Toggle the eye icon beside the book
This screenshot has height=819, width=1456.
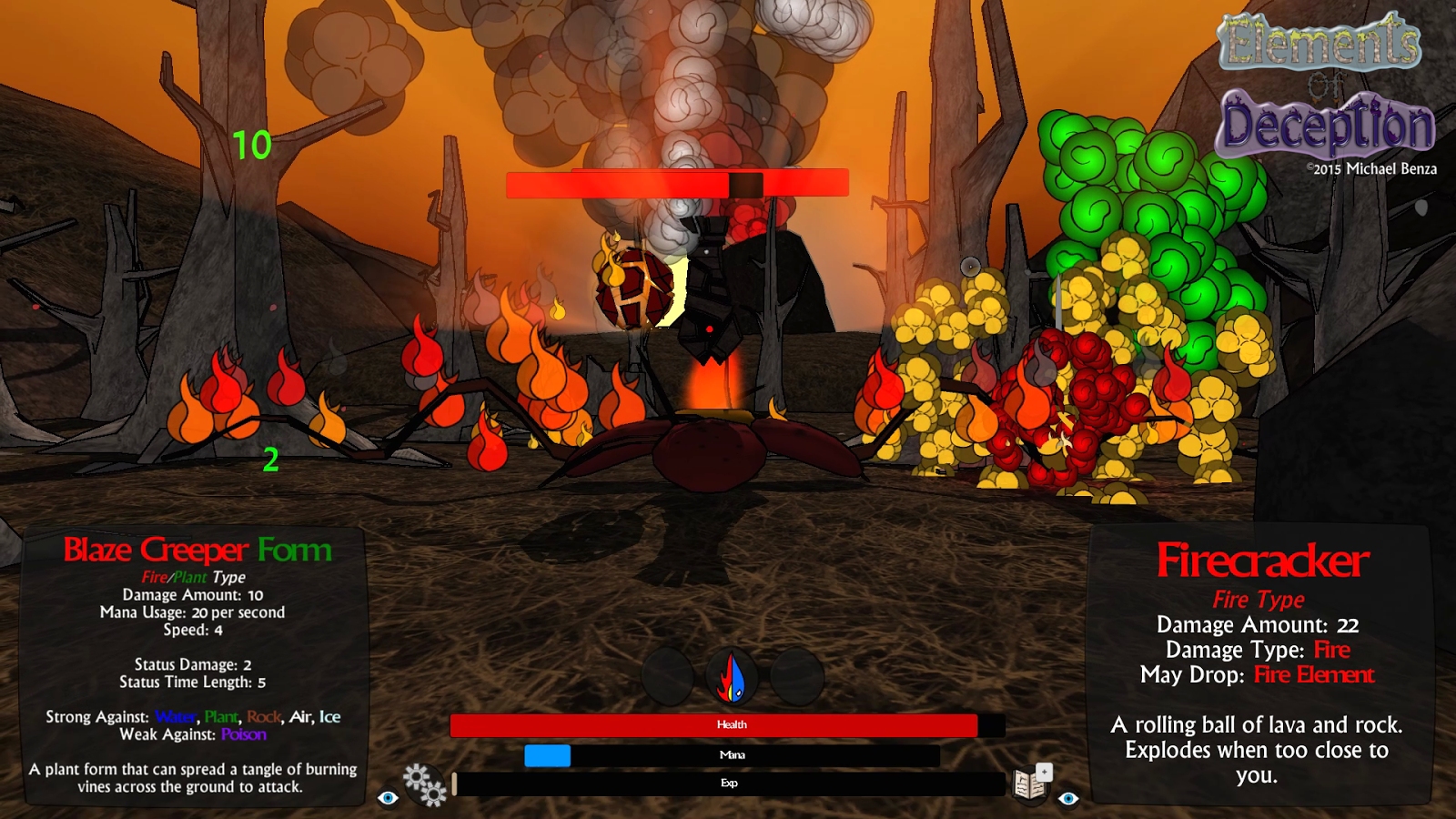[1068, 798]
